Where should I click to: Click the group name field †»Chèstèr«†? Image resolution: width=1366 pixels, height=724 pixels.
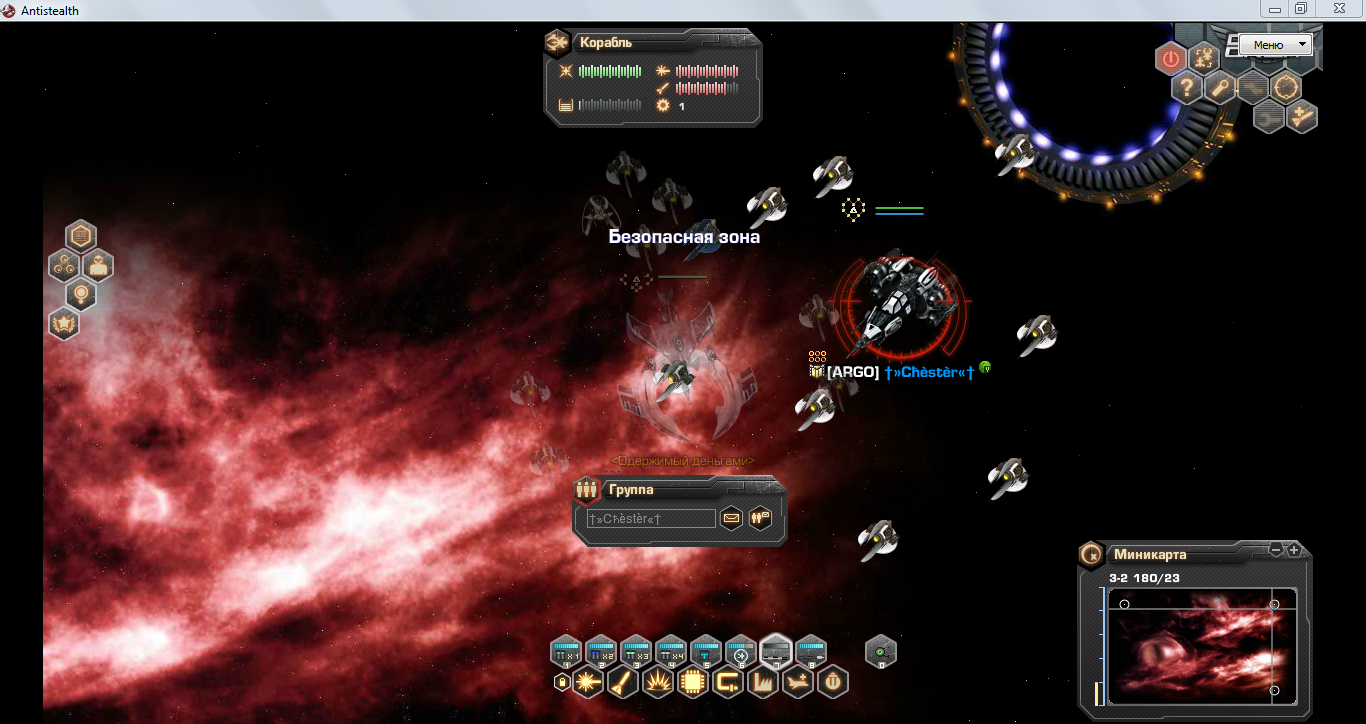click(x=651, y=519)
